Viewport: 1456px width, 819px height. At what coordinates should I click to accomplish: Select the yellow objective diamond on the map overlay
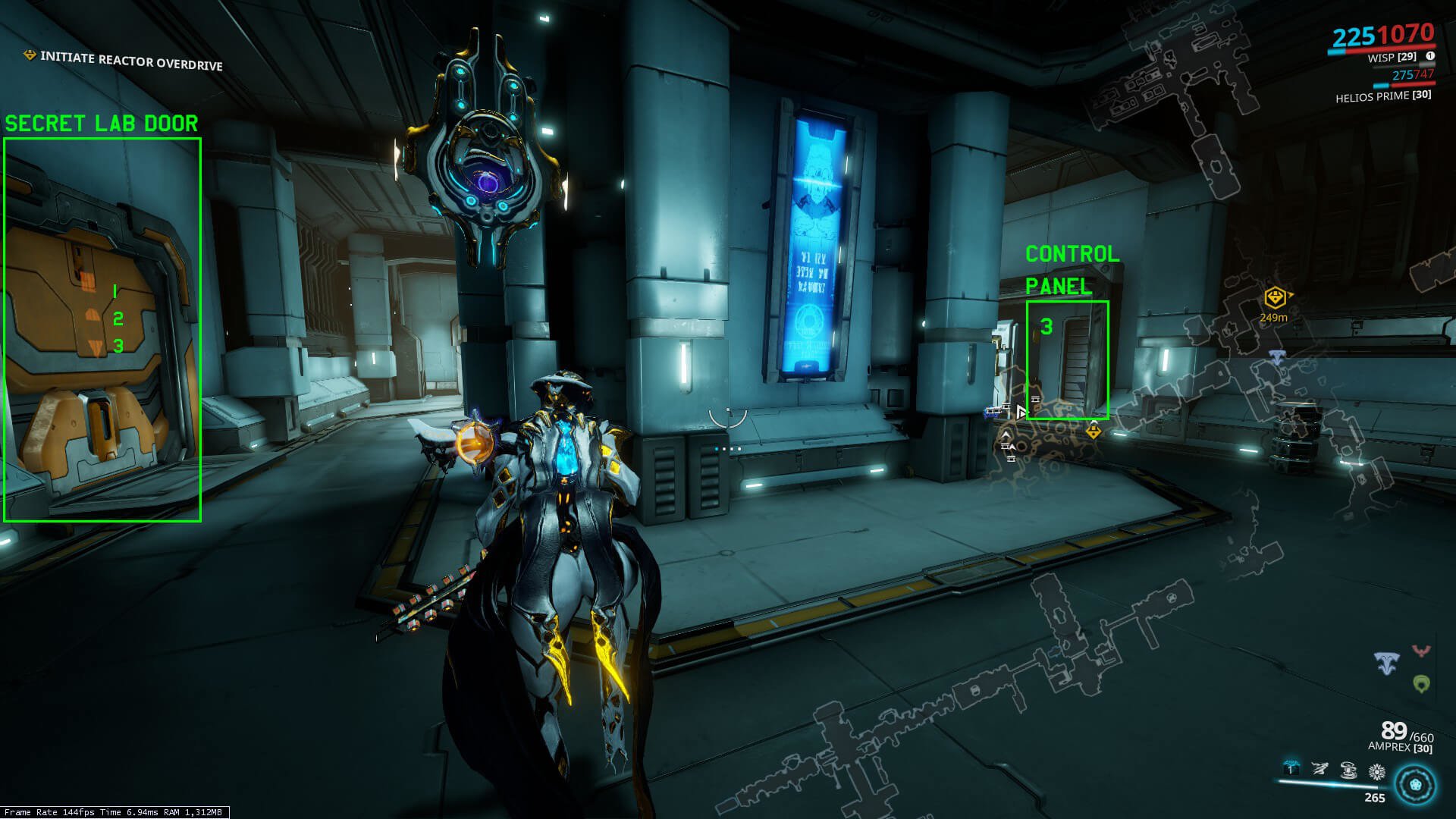1093,431
